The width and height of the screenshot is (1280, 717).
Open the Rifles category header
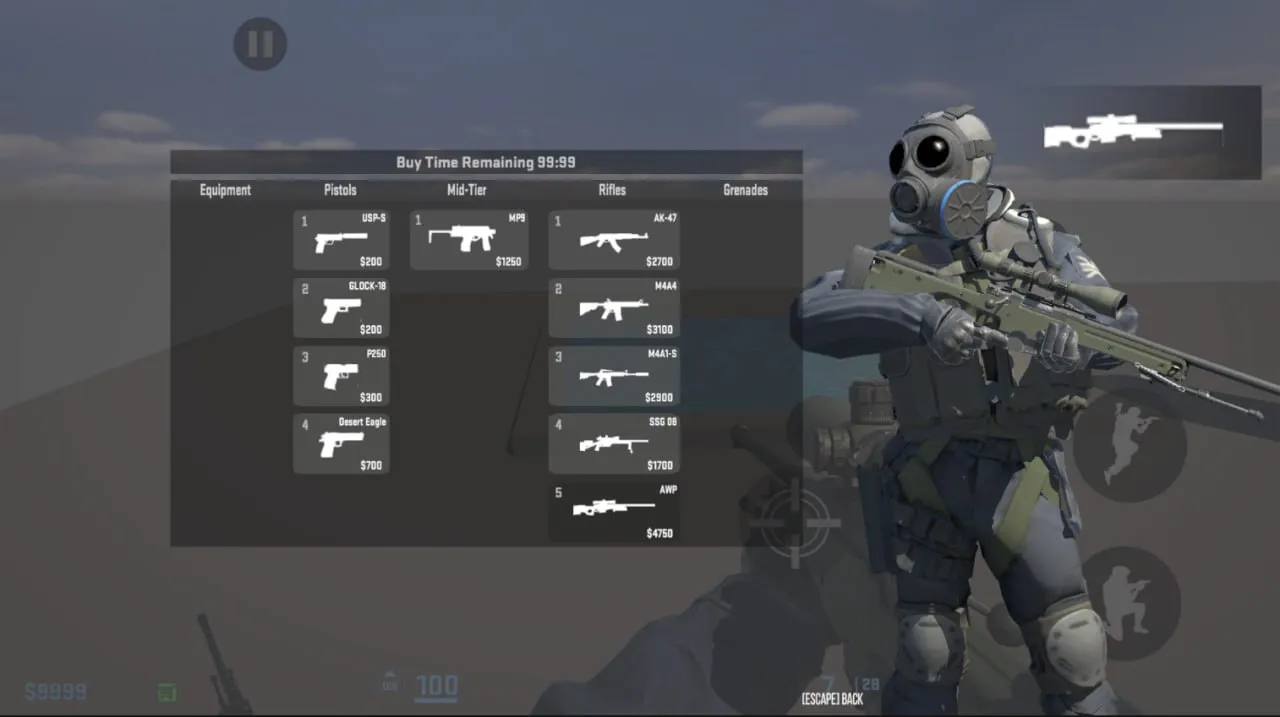point(612,190)
